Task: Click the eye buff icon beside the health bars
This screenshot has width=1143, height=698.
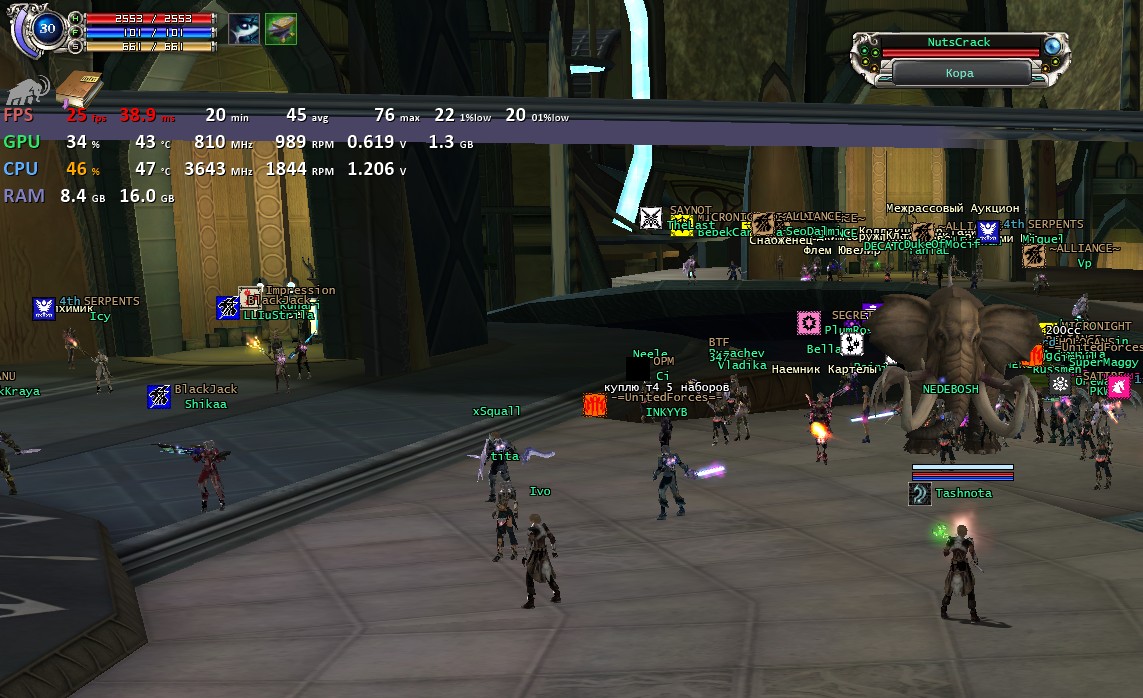Action: 244,29
